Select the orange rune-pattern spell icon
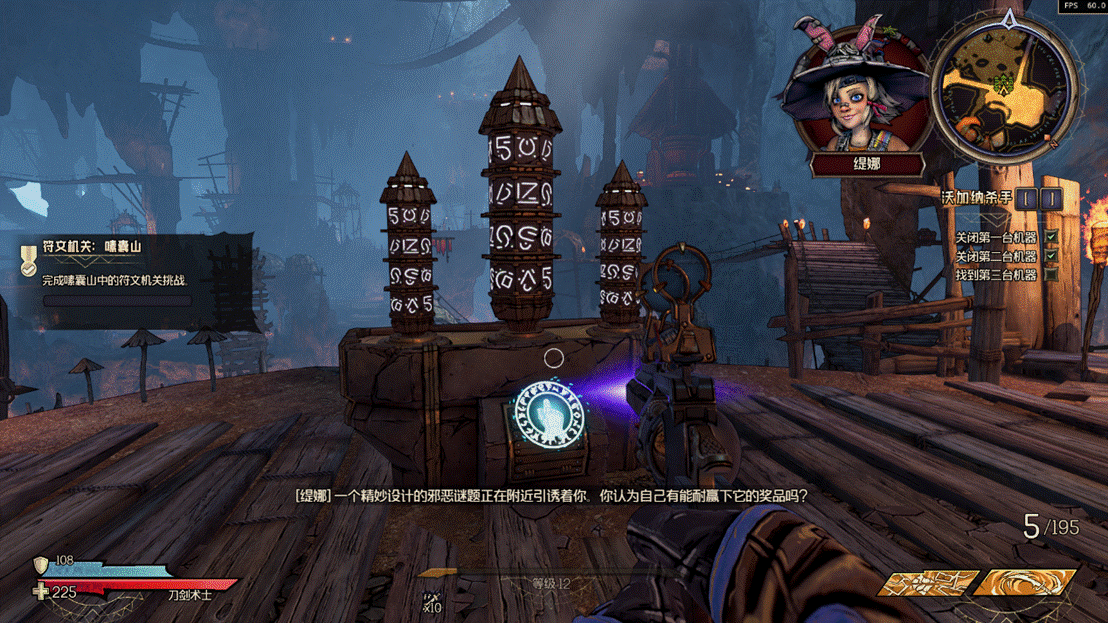This screenshot has width=1108, height=623. click(928, 583)
